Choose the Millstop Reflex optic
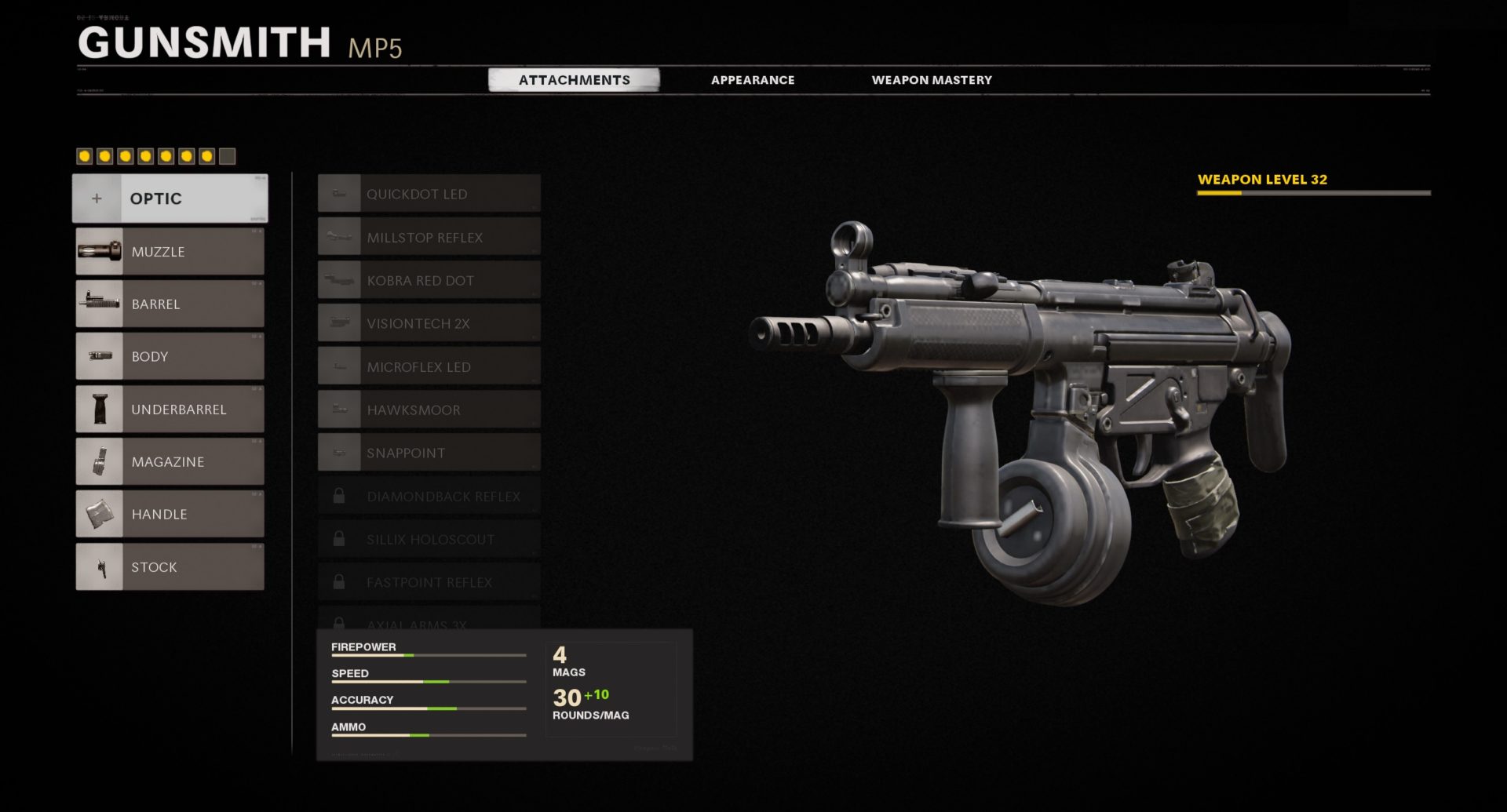Screen dimensions: 1507x812 (x=429, y=237)
